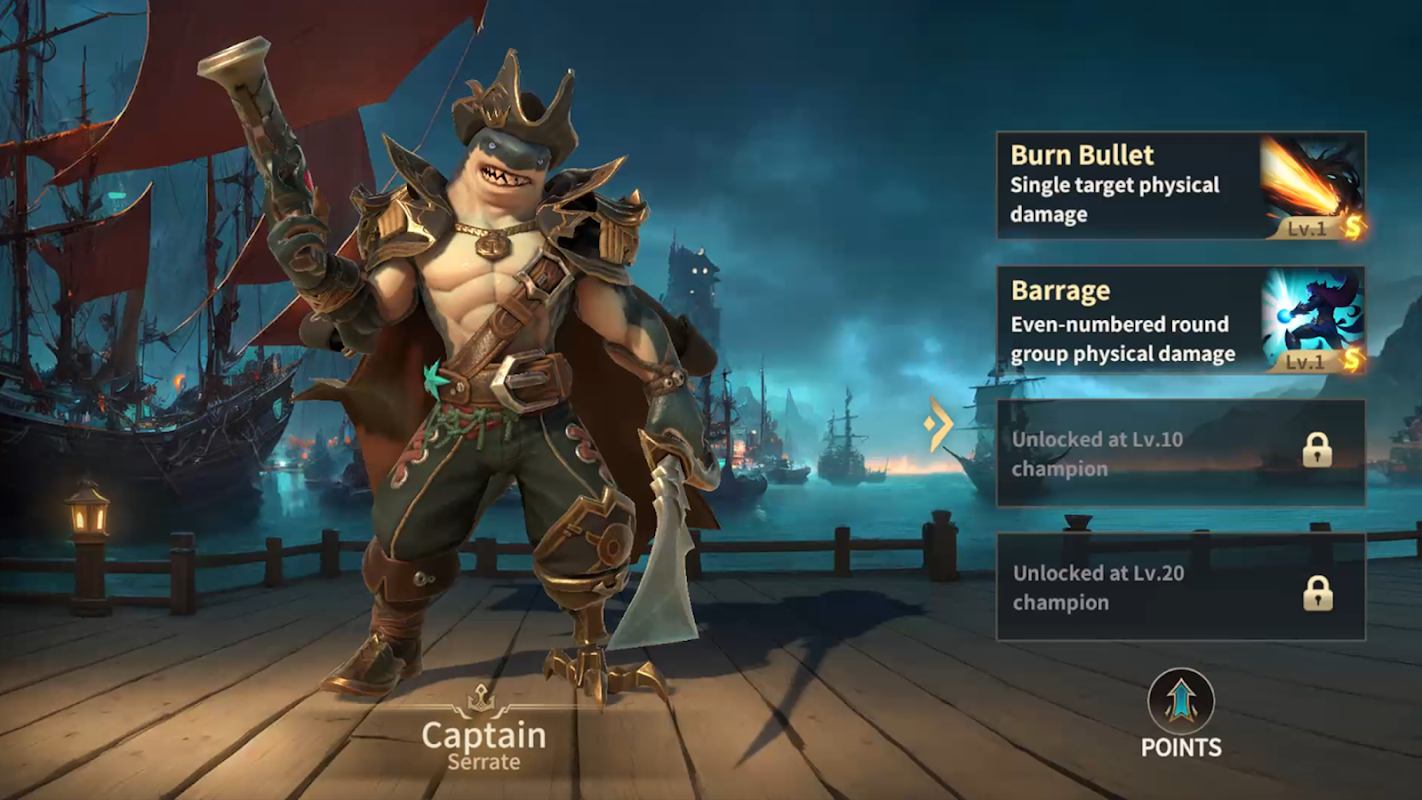Click the gold arrow expander beside skills

pos(938,424)
